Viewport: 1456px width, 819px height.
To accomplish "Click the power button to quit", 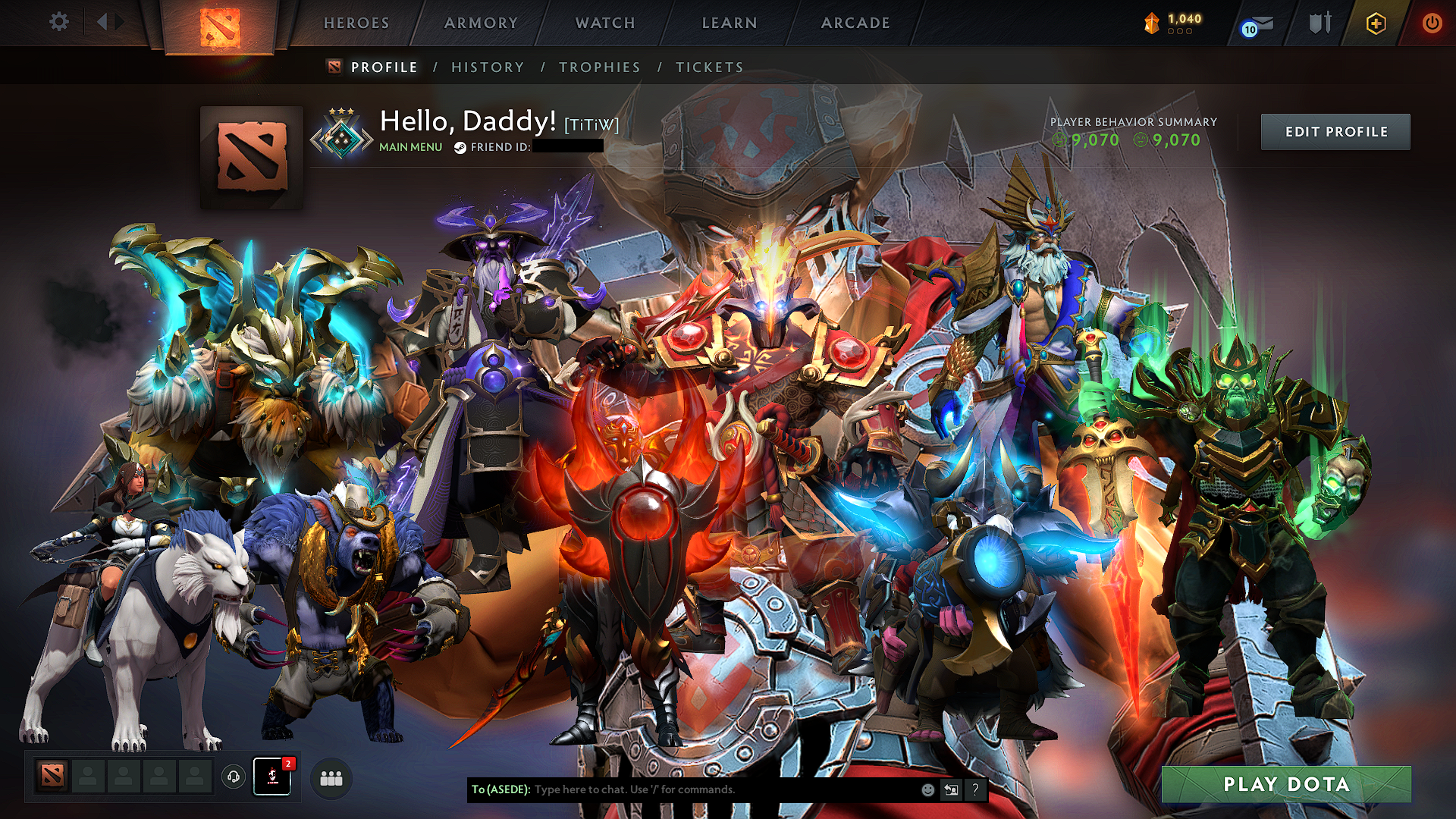I will (x=1434, y=23).
